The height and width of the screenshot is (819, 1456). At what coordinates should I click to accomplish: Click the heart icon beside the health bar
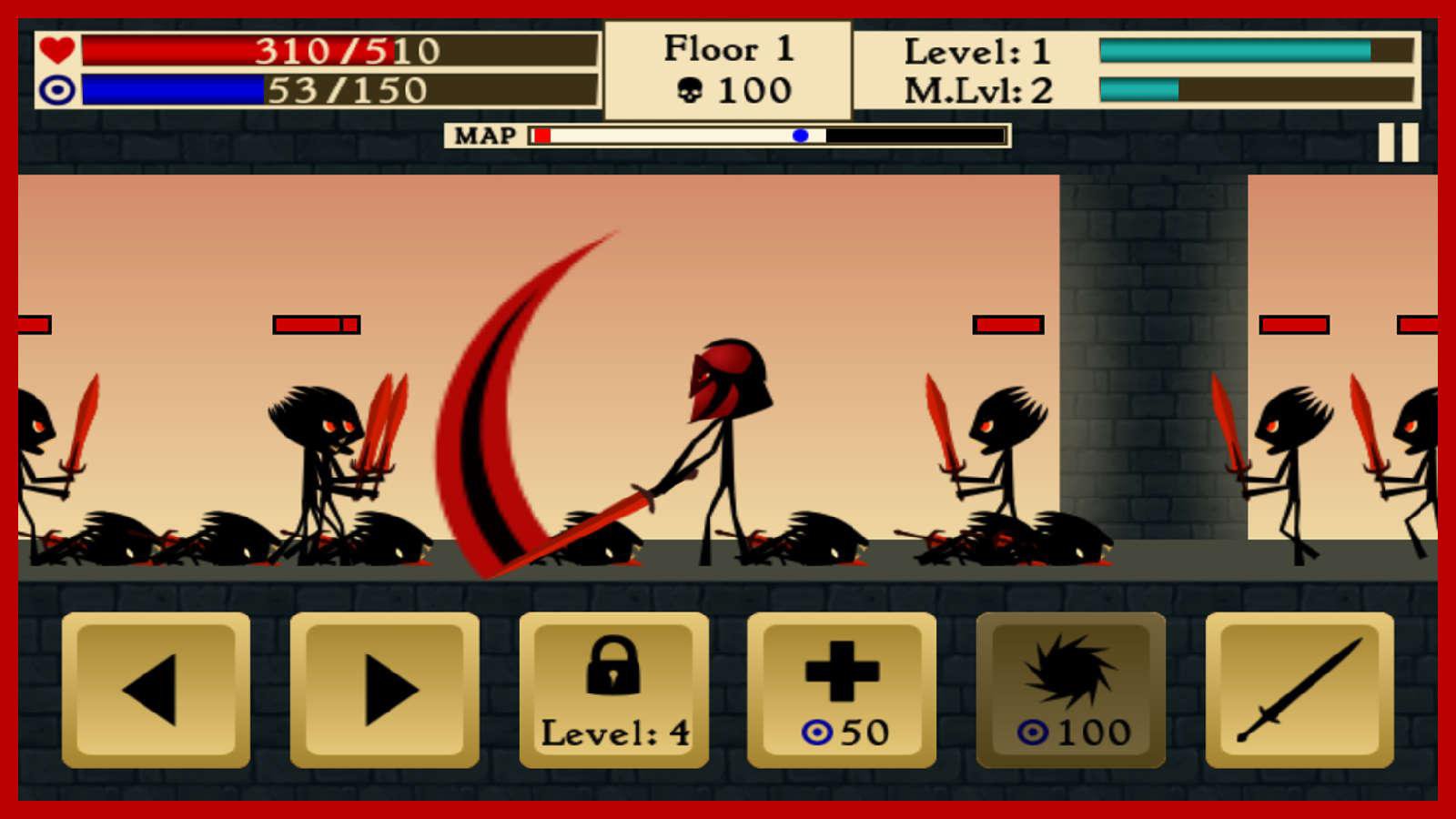(x=56, y=52)
